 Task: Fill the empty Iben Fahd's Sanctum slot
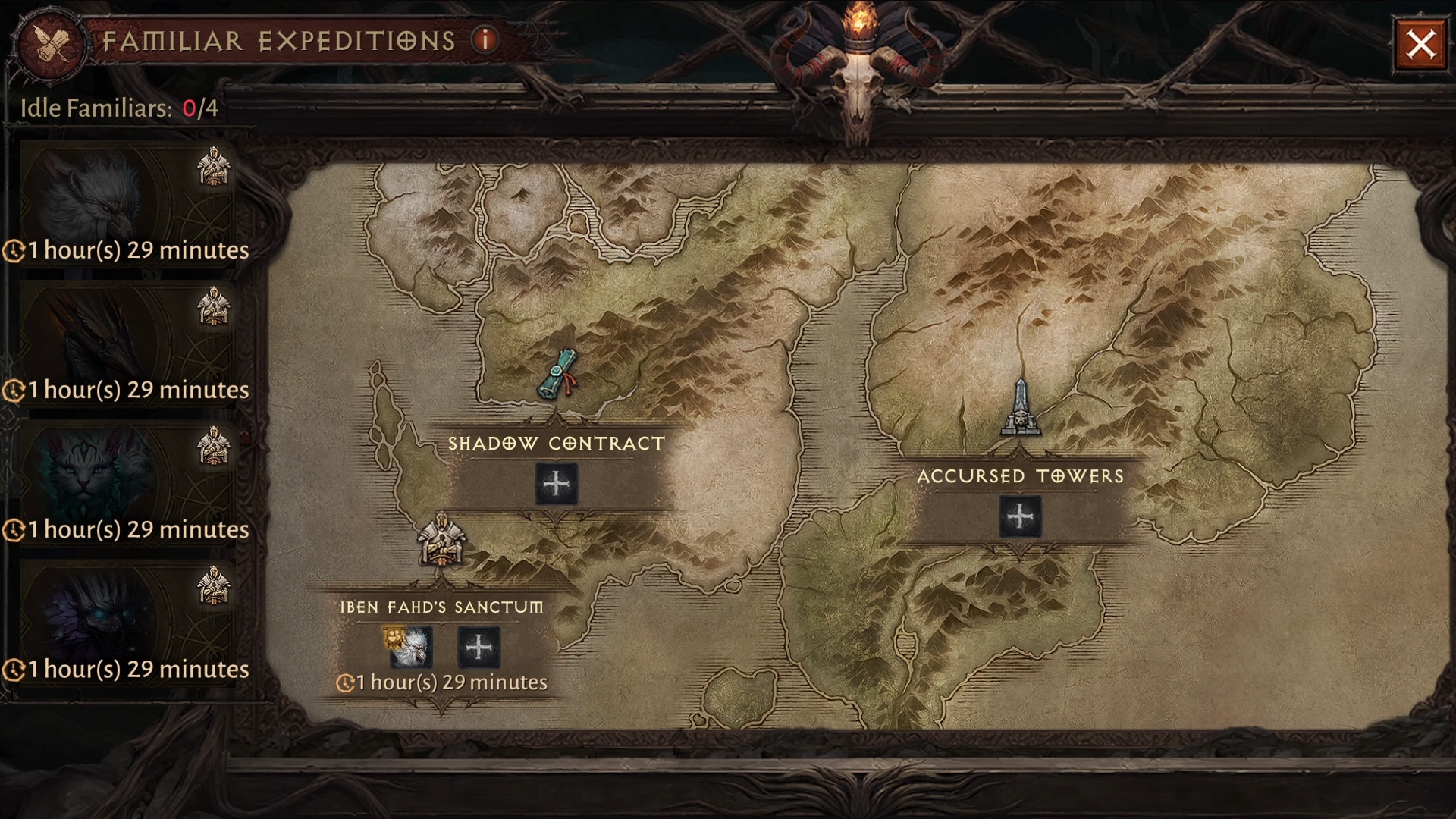(x=479, y=648)
